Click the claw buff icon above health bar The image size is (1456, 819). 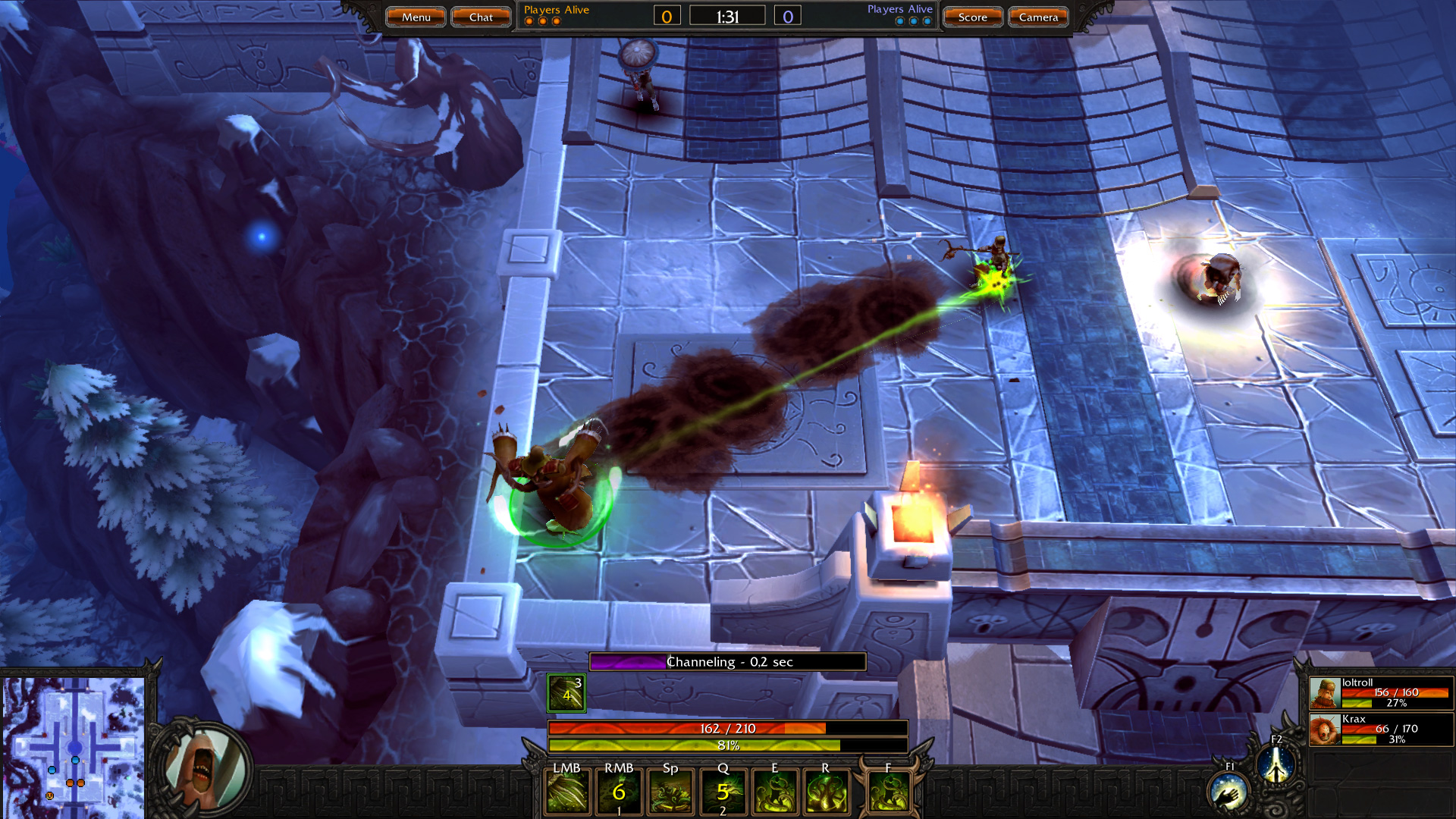point(566,692)
